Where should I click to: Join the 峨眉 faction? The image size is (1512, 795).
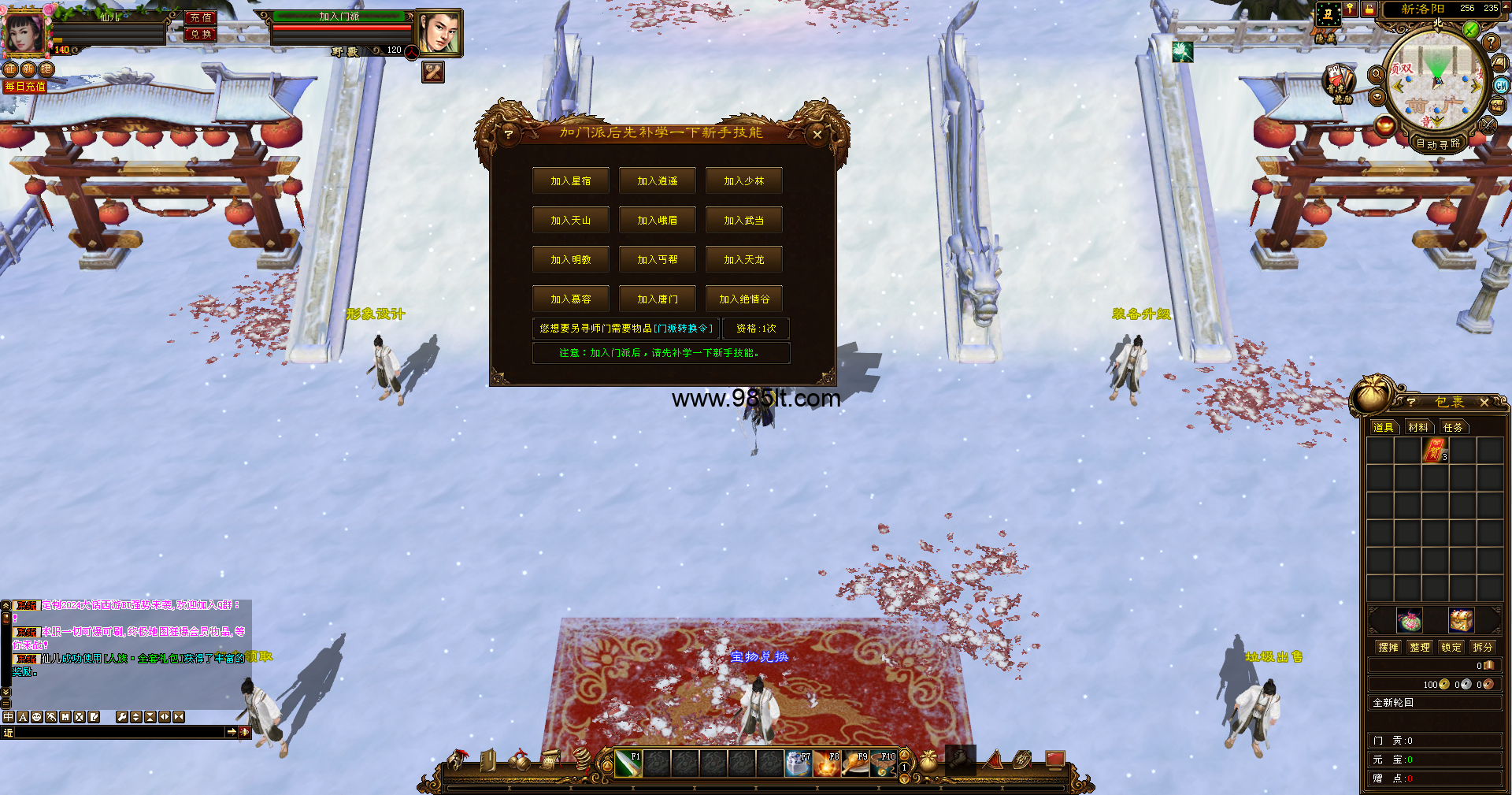657,221
